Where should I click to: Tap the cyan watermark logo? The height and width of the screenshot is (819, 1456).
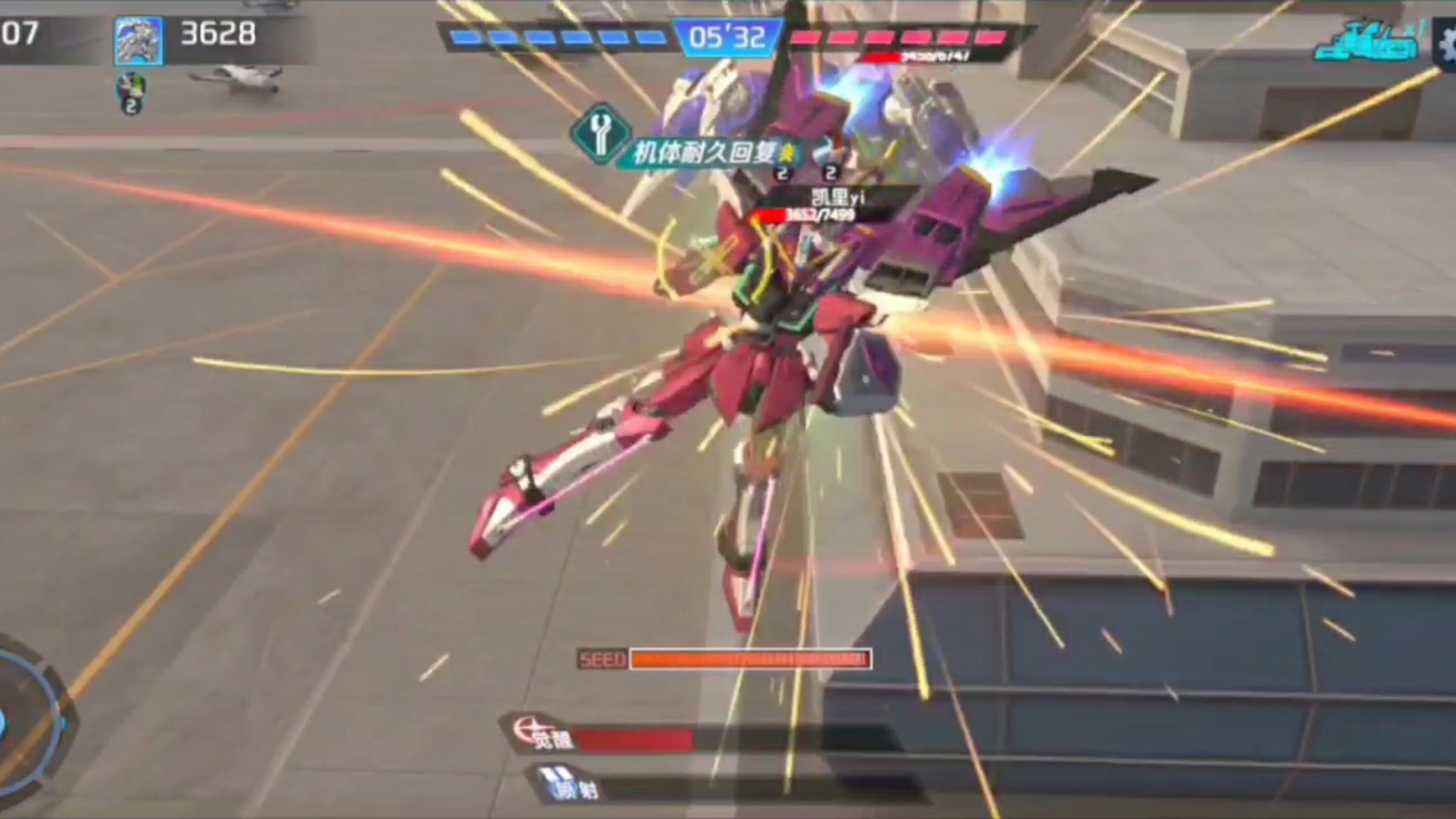(x=1367, y=43)
